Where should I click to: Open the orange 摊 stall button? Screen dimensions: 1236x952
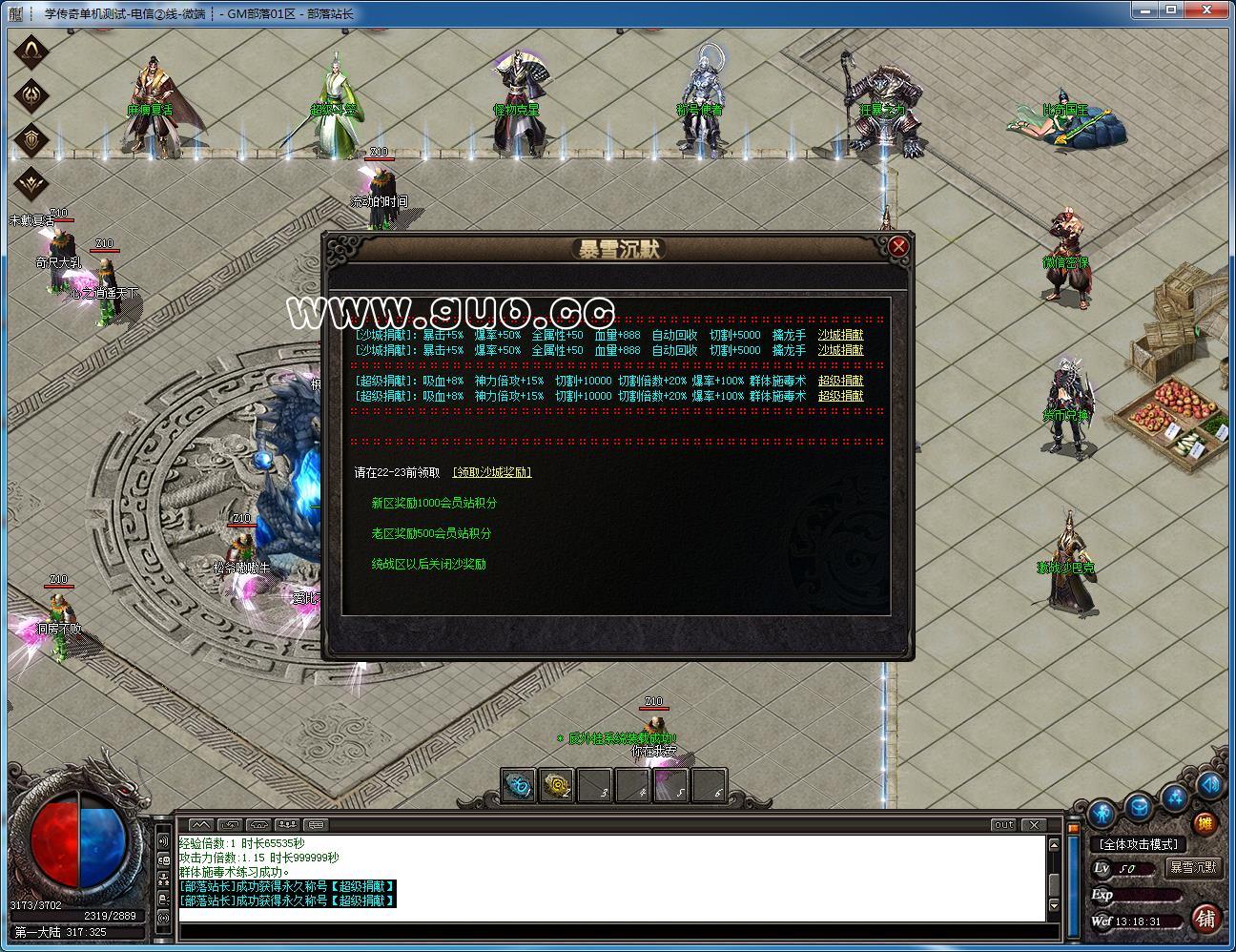click(1205, 822)
